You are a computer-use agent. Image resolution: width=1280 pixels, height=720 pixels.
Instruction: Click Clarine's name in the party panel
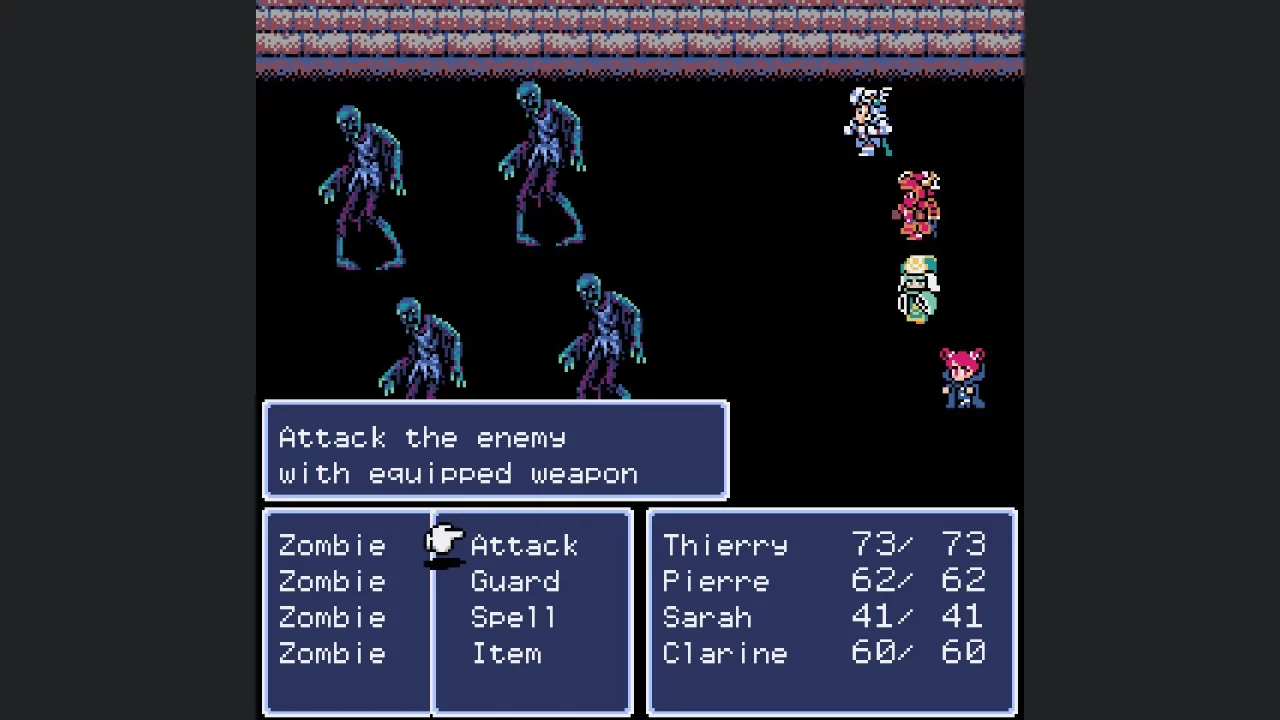pyautogui.click(x=724, y=653)
